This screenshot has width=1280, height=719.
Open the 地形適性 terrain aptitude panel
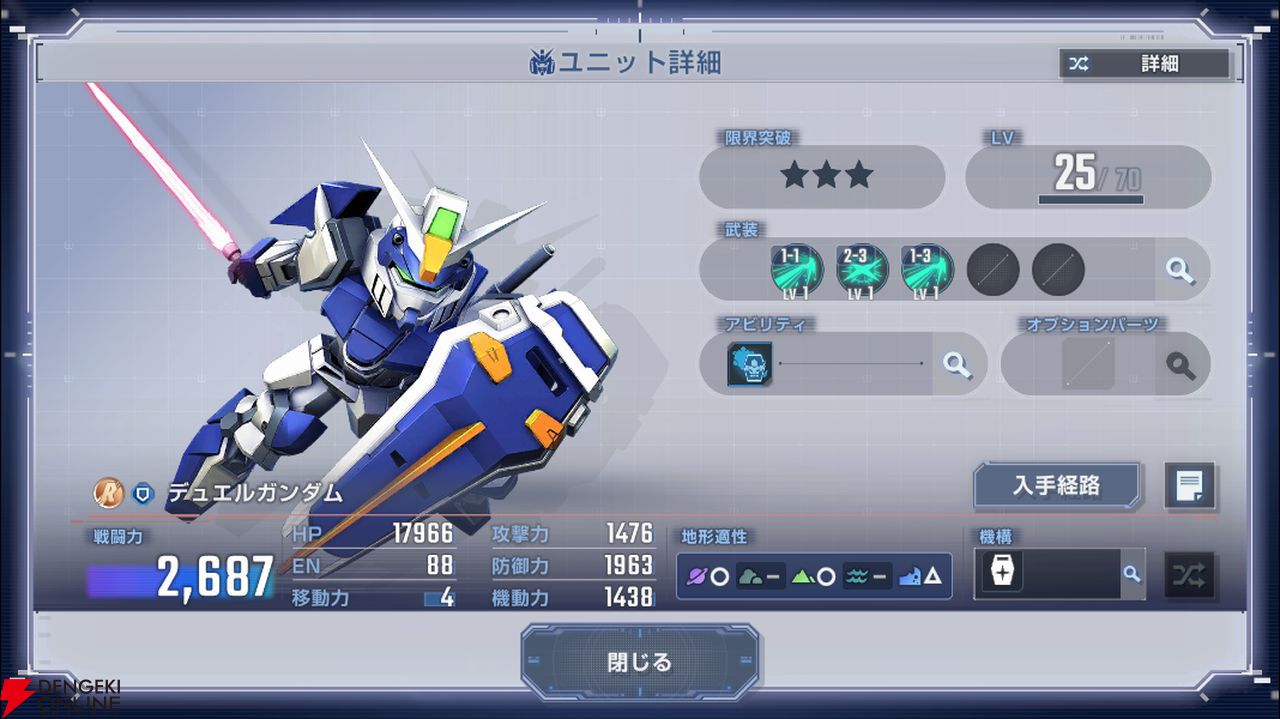pyautogui.click(x=814, y=576)
